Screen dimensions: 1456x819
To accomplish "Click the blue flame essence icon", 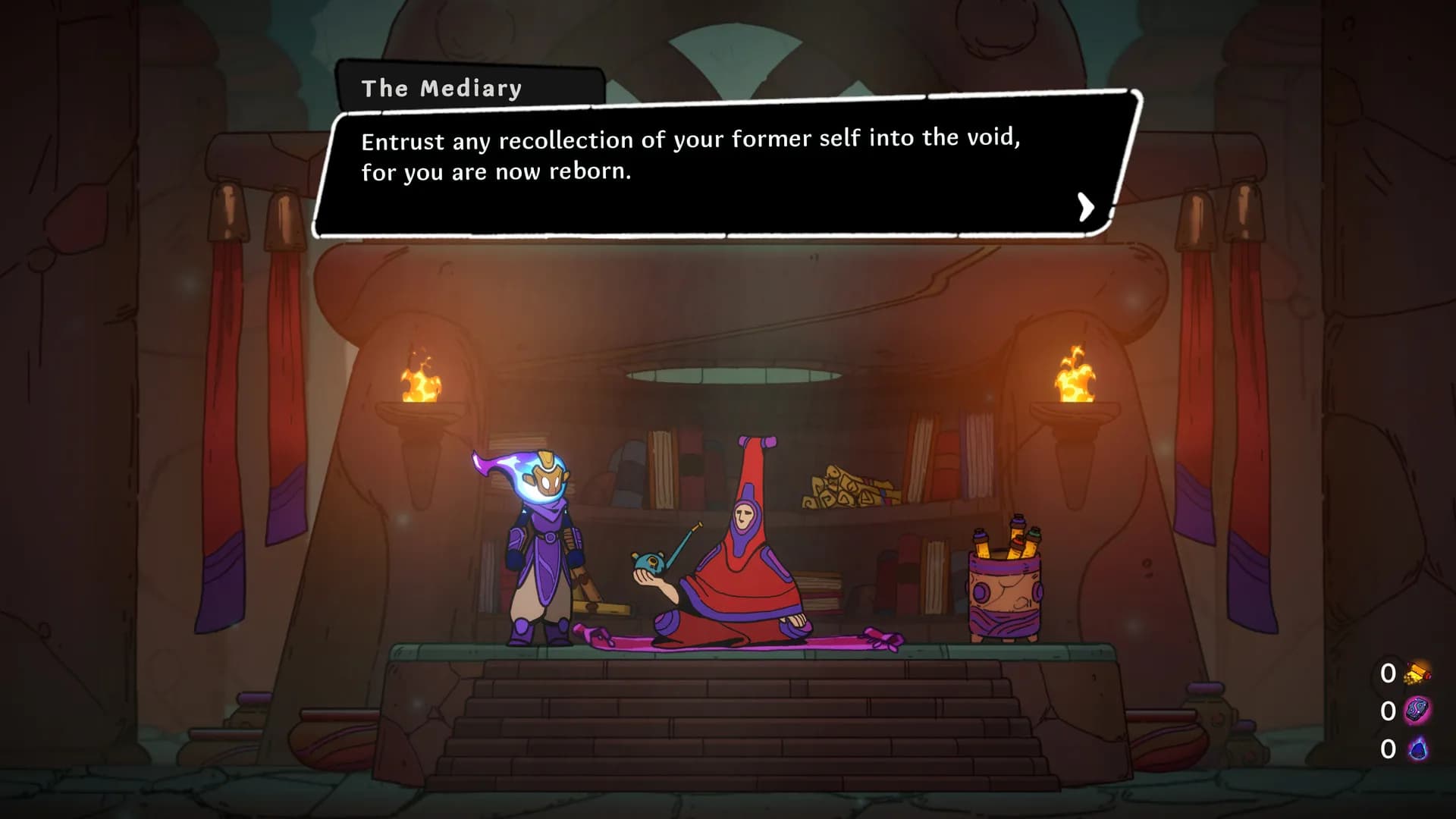I will 1417,749.
